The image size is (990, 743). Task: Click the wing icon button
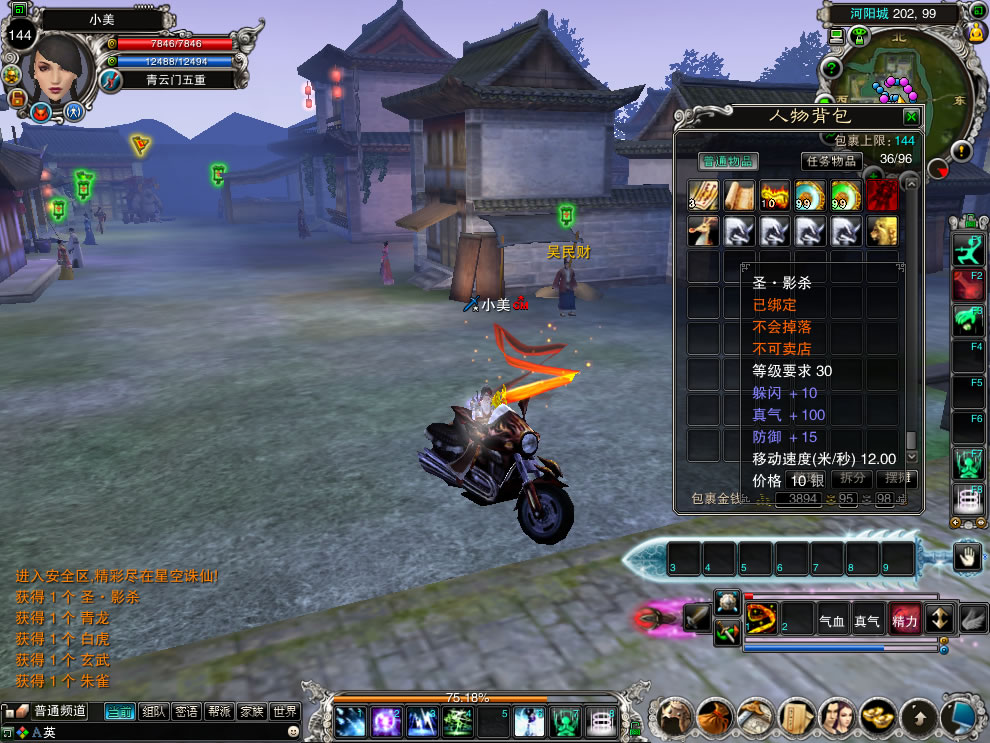(x=974, y=620)
